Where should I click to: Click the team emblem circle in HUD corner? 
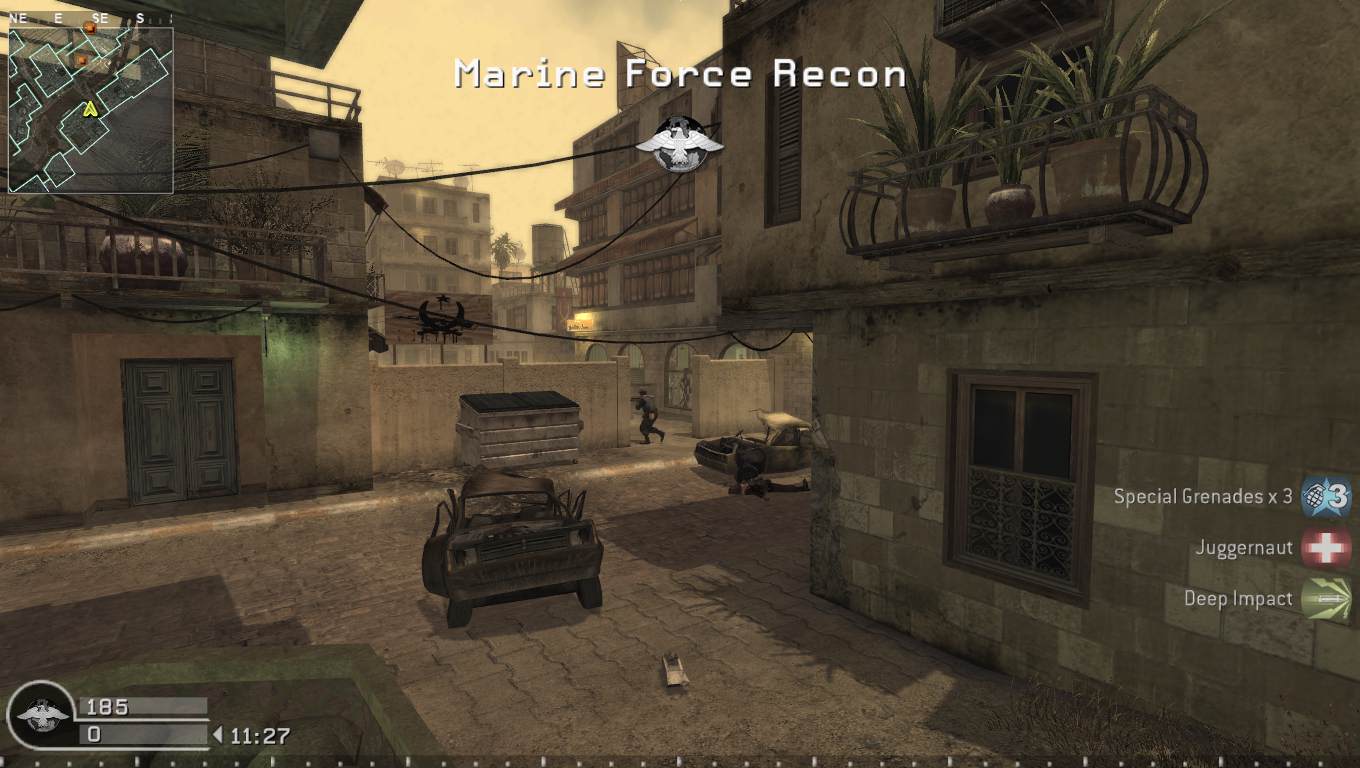[40, 714]
